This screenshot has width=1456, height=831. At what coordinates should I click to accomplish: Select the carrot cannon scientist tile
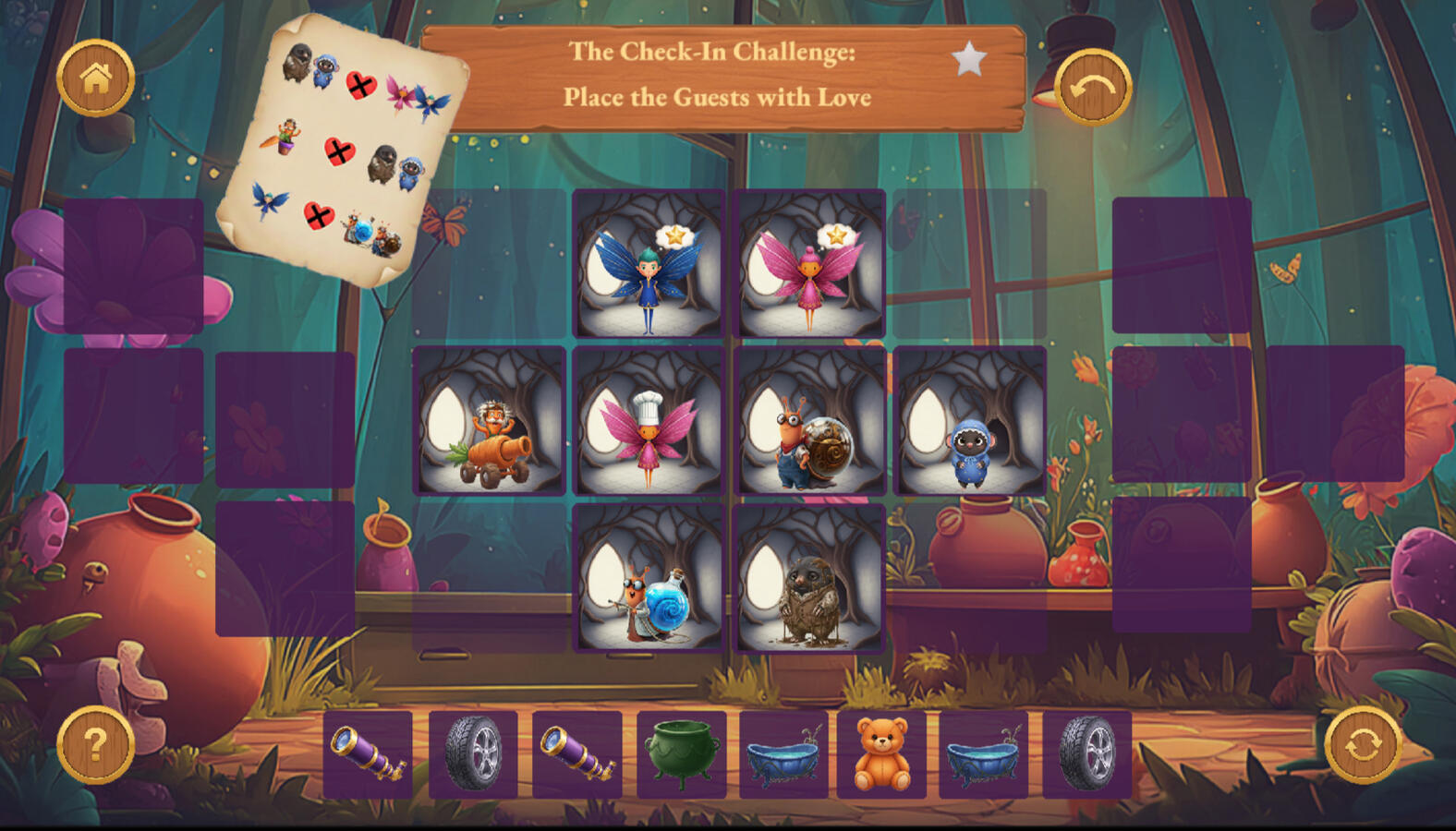(x=489, y=421)
